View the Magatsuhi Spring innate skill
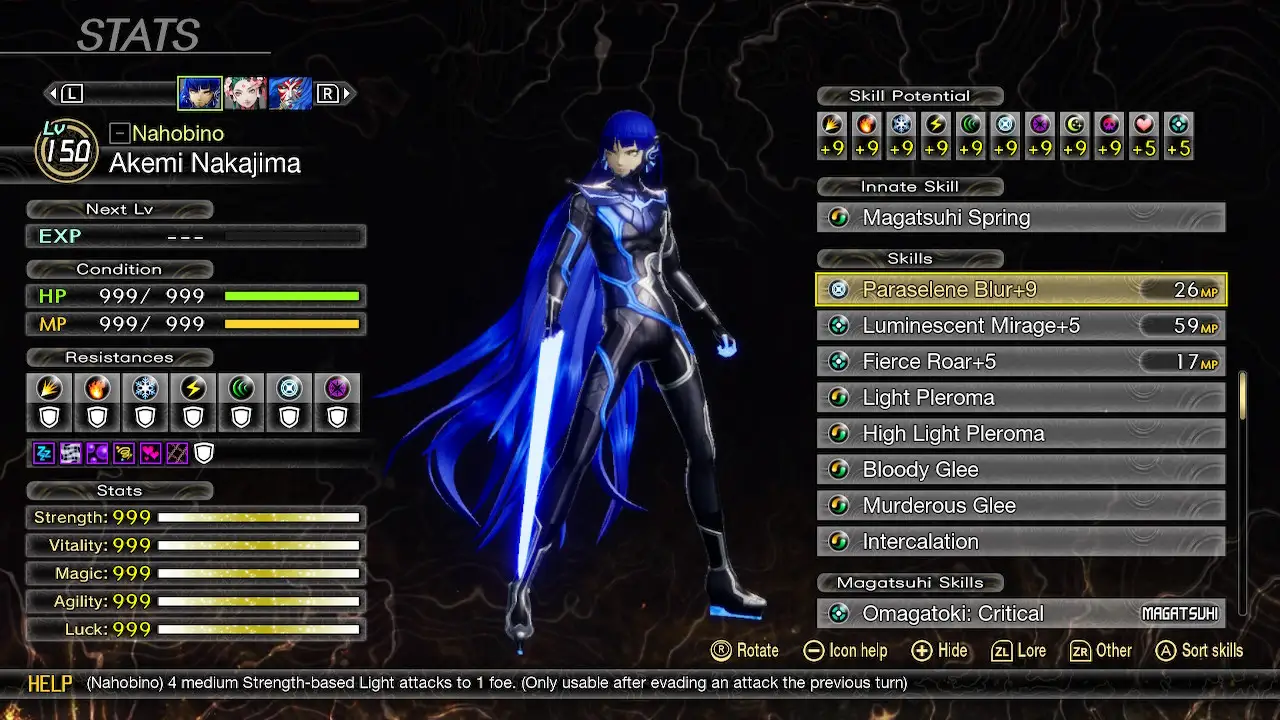This screenshot has width=1280, height=720. (x=1020, y=218)
